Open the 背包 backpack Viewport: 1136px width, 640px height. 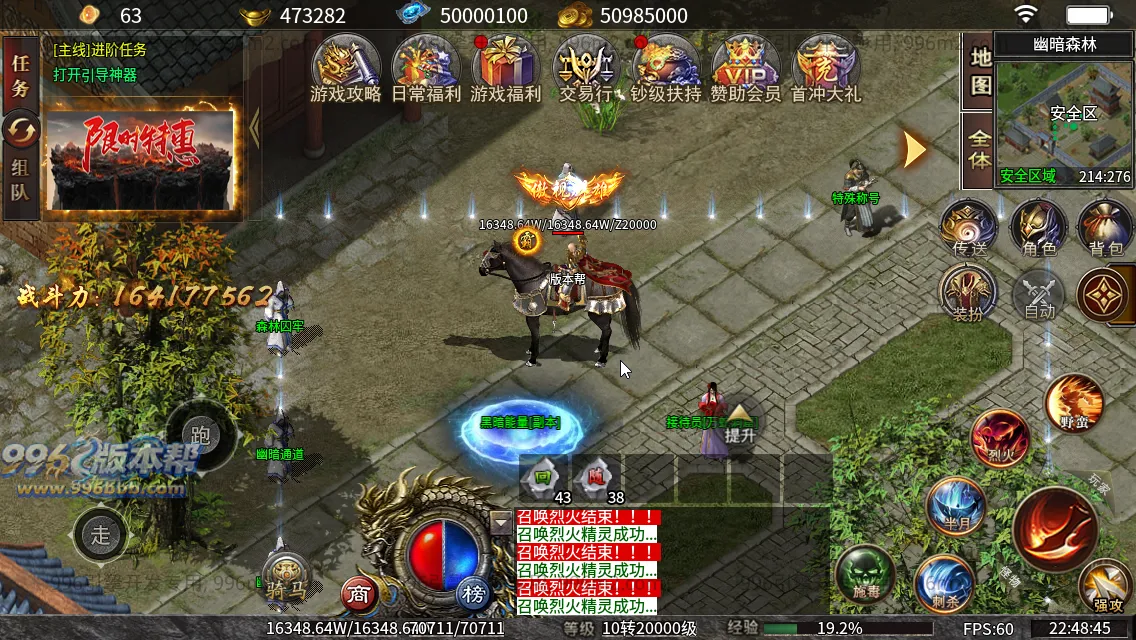pos(1105,228)
